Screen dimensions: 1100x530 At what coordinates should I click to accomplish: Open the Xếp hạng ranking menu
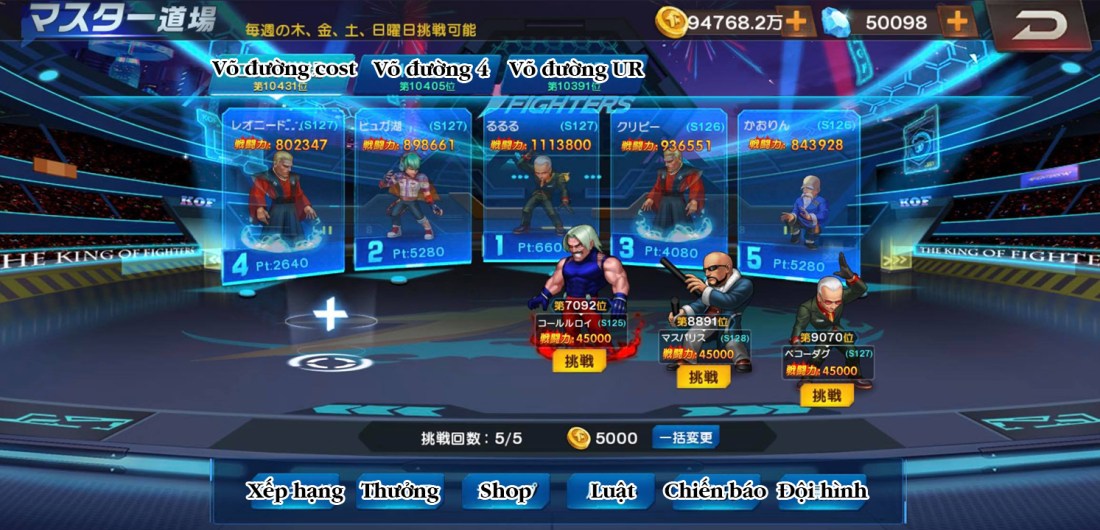pyautogui.click(x=295, y=491)
